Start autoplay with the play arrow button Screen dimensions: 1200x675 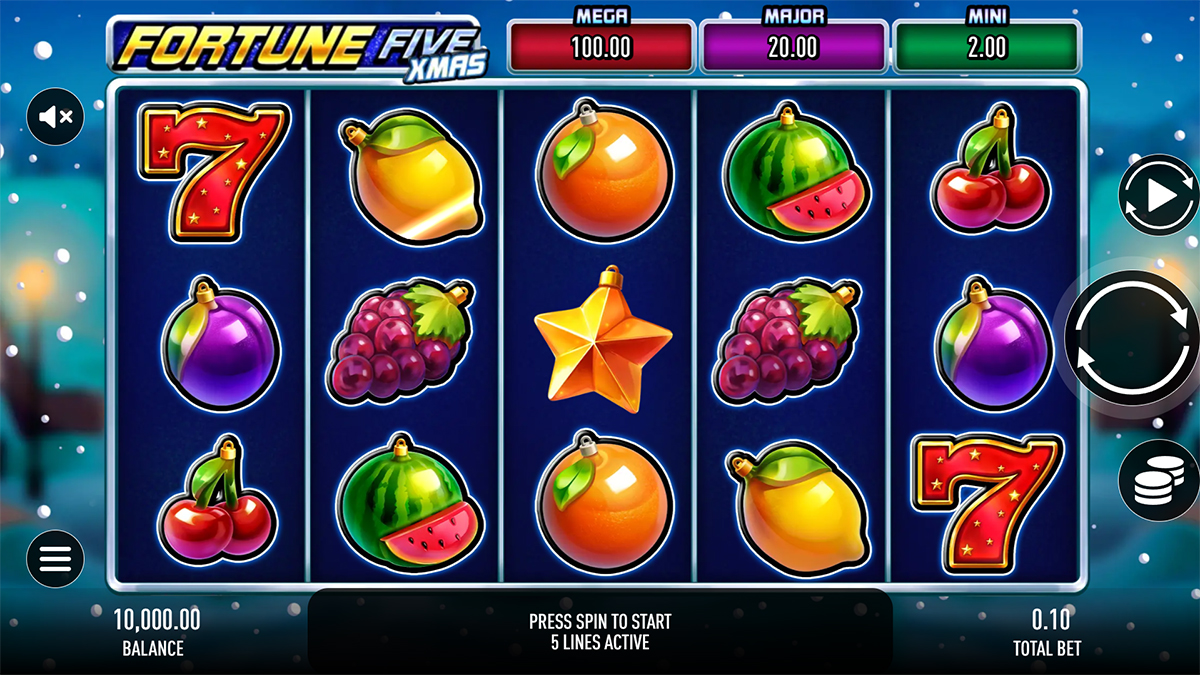[x=1157, y=196]
